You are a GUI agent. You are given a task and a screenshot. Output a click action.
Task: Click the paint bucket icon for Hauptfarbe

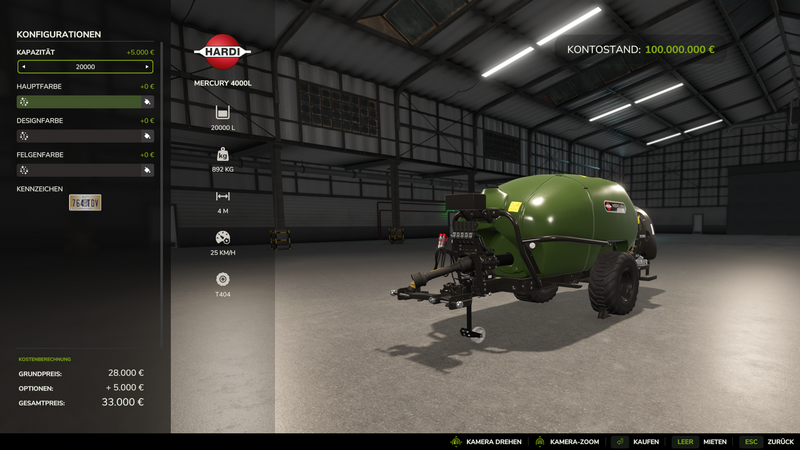tap(147, 101)
